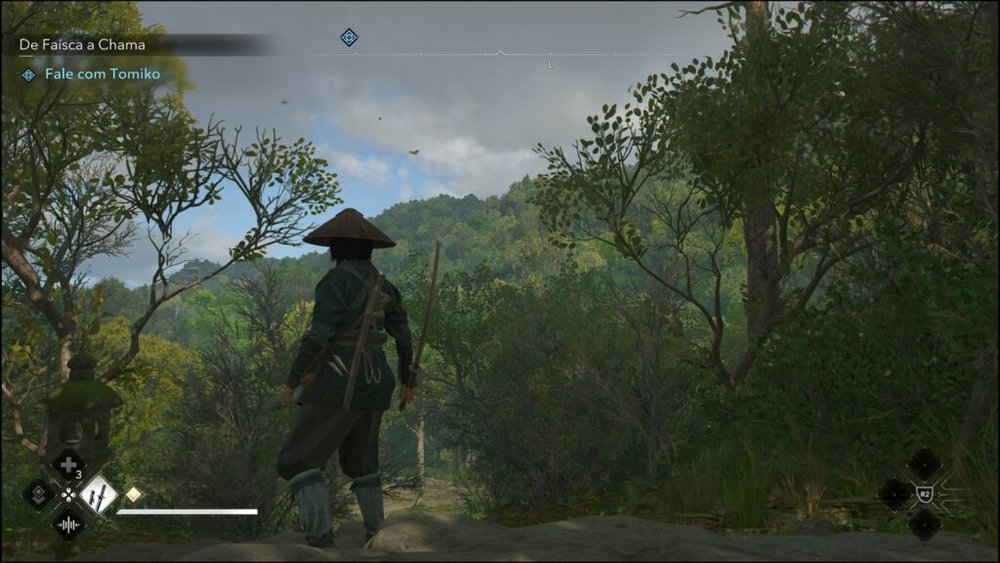Select the stacked layers tool slot
1000x563 pixels.
[38, 494]
